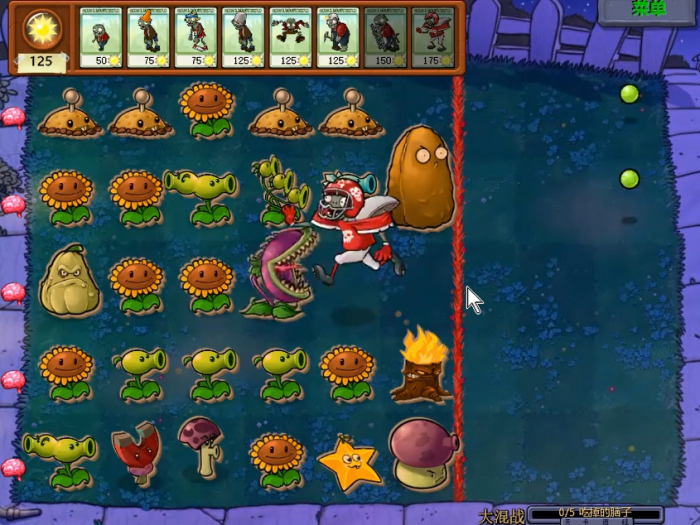Screen dimensions: 700x525
Task: Choose the Conehead Zombie seed packet
Action: pos(147,38)
